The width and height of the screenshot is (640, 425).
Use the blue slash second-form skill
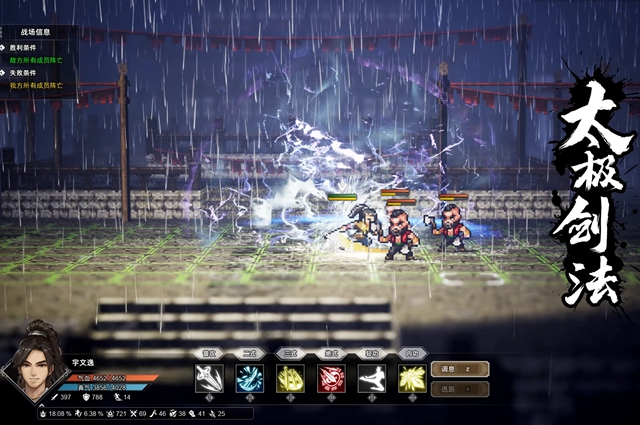(250, 378)
